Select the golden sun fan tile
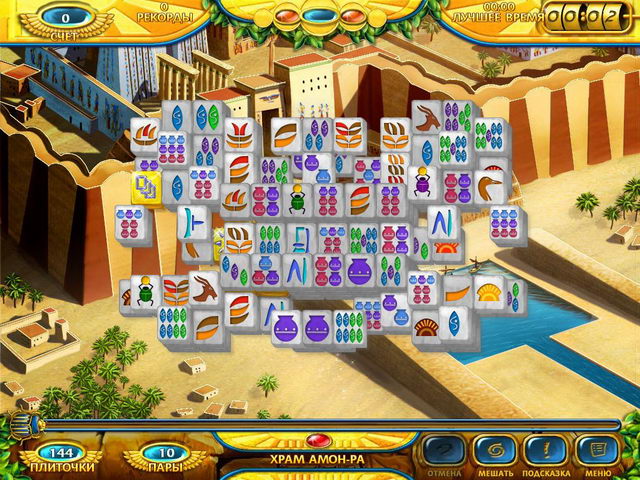Screen dimensions: 640x480 pos(490,293)
